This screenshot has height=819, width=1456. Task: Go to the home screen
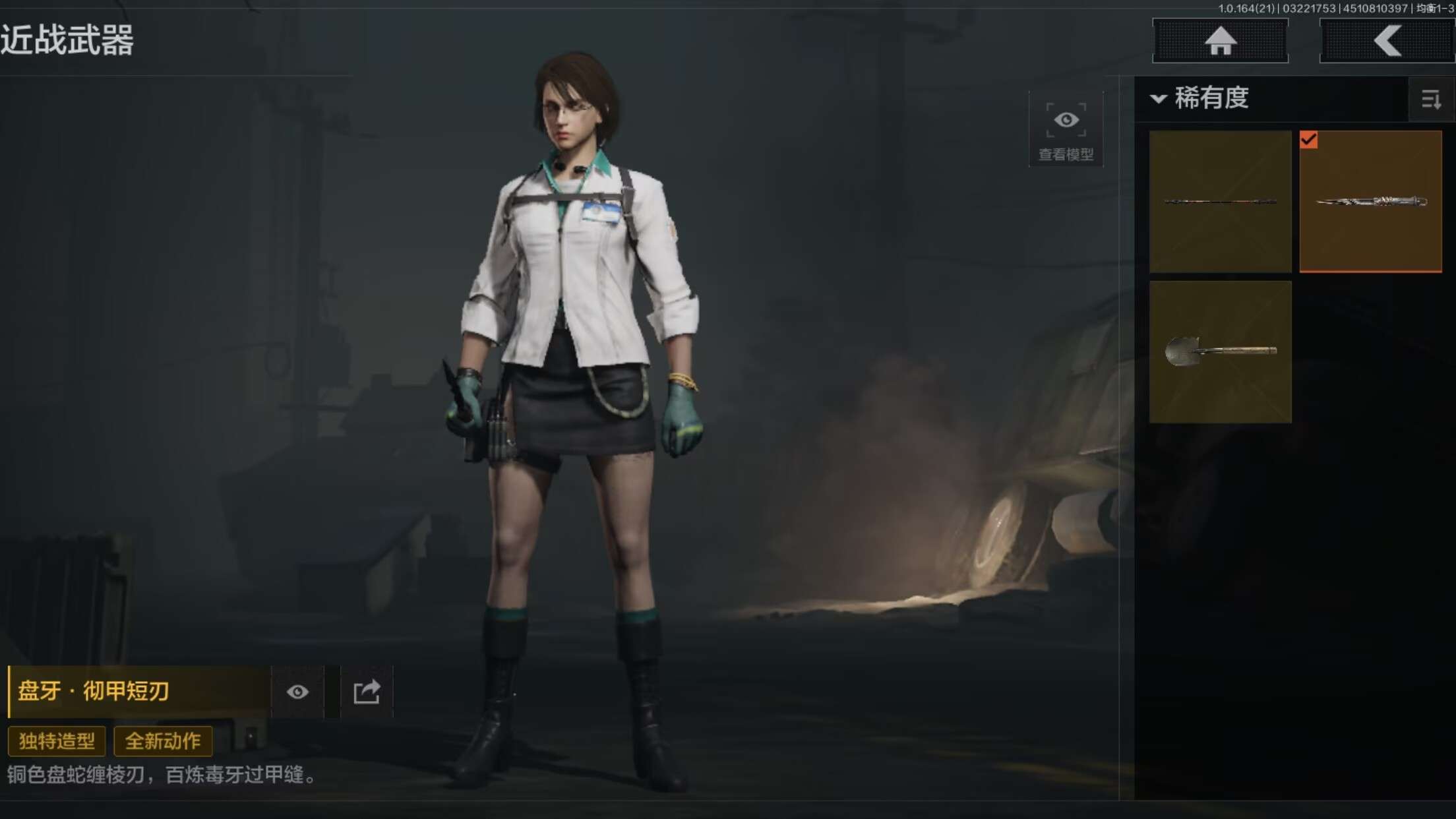[x=1220, y=41]
